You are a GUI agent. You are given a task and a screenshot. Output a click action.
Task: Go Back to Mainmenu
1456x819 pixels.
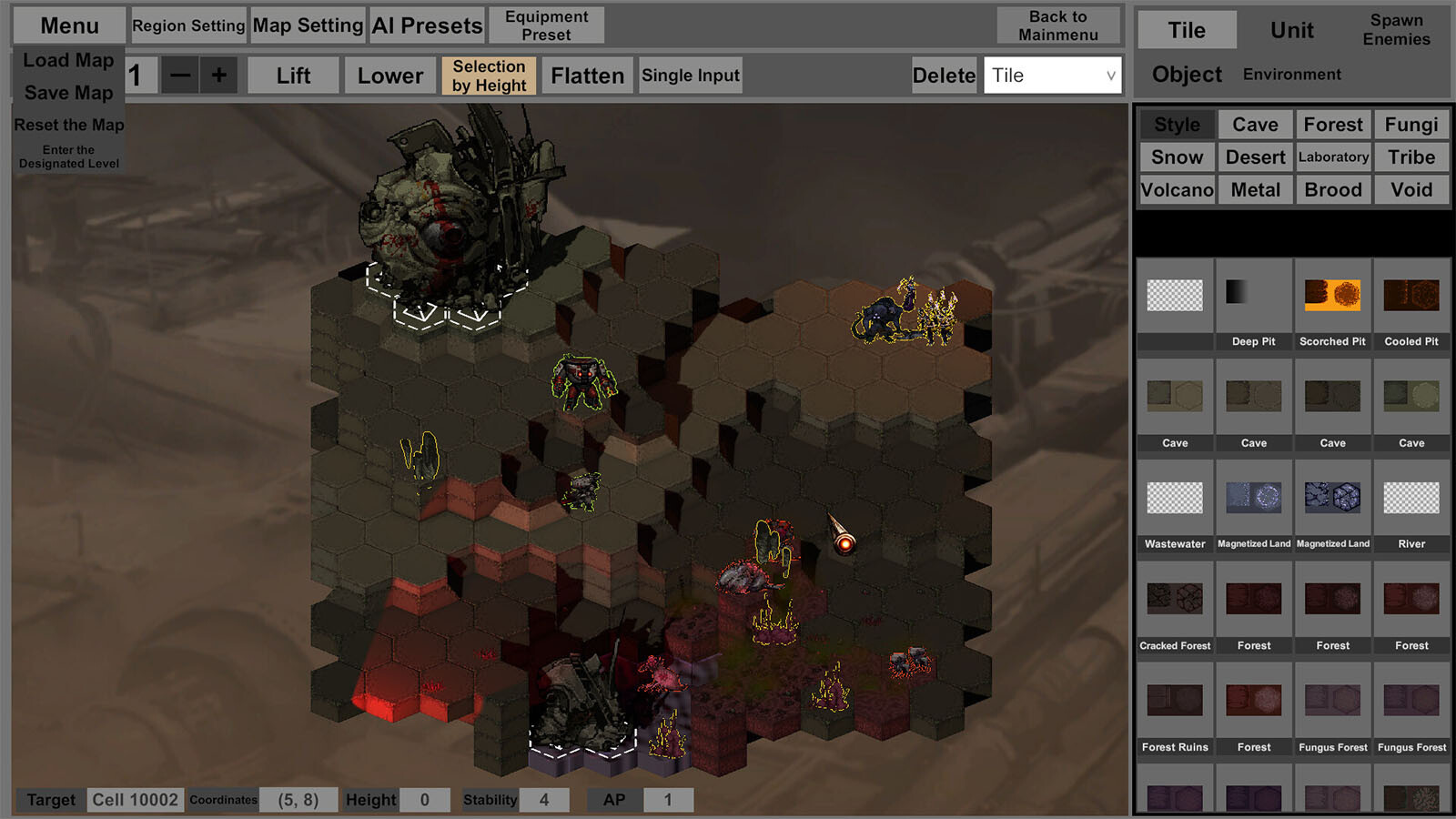coord(1058,25)
